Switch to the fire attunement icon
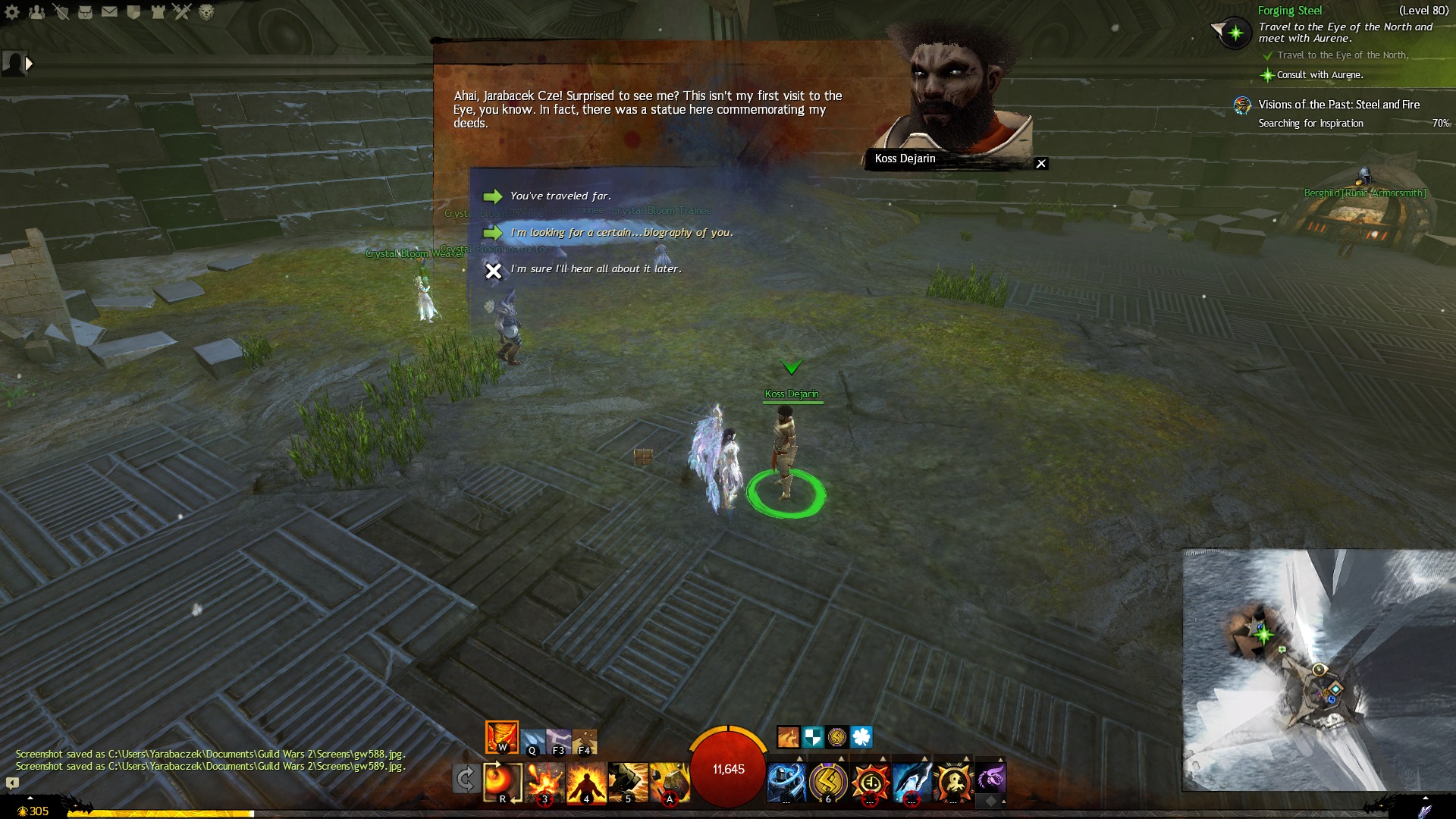The image size is (1456, 819). click(x=502, y=736)
